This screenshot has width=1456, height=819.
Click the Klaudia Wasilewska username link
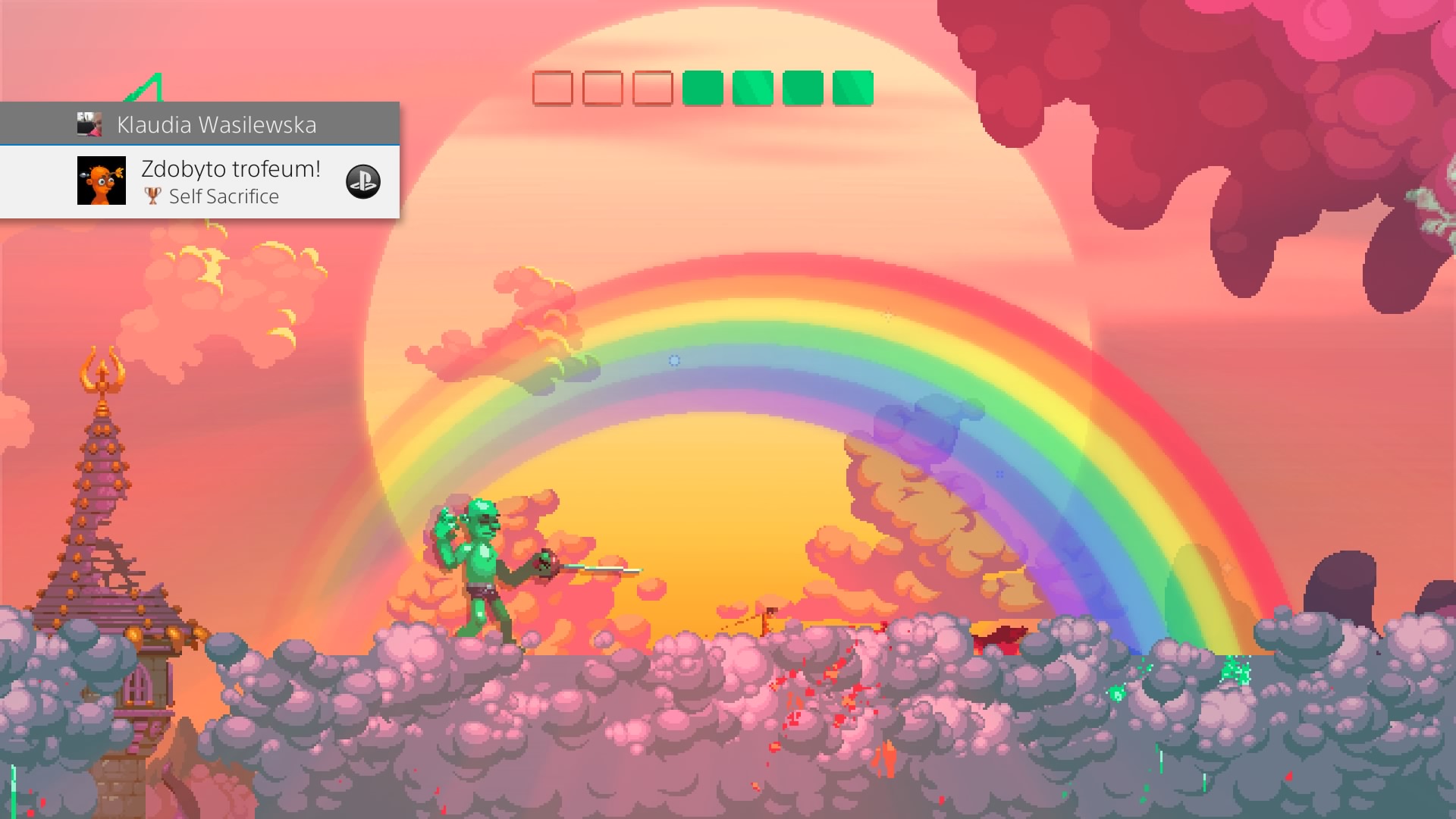pos(216,124)
